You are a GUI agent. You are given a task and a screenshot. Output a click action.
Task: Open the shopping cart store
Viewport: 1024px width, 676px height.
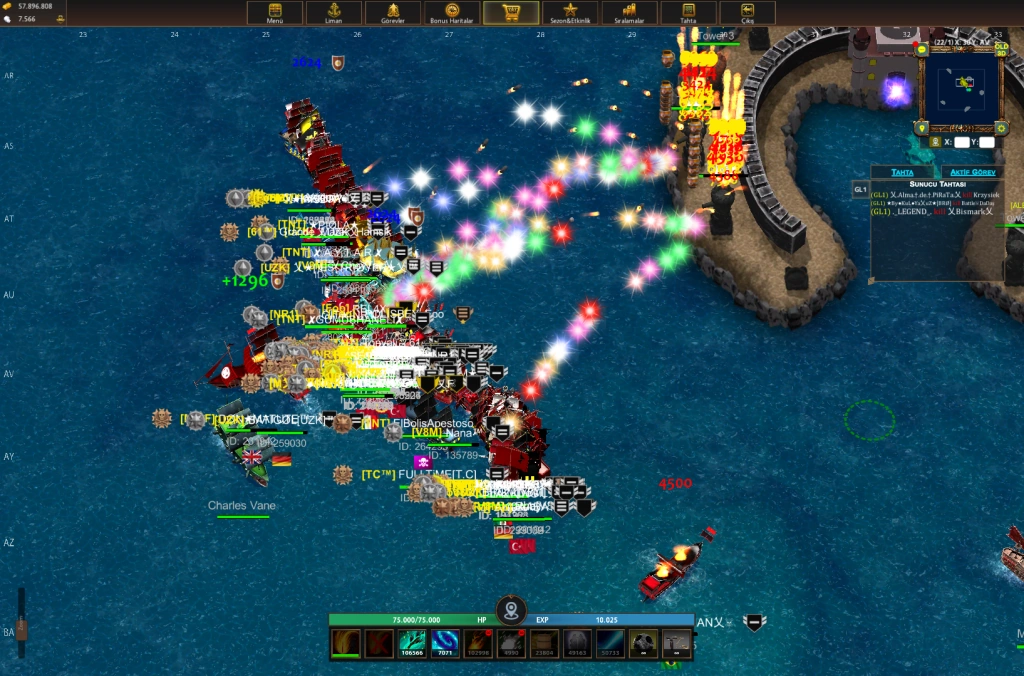pyautogui.click(x=511, y=13)
